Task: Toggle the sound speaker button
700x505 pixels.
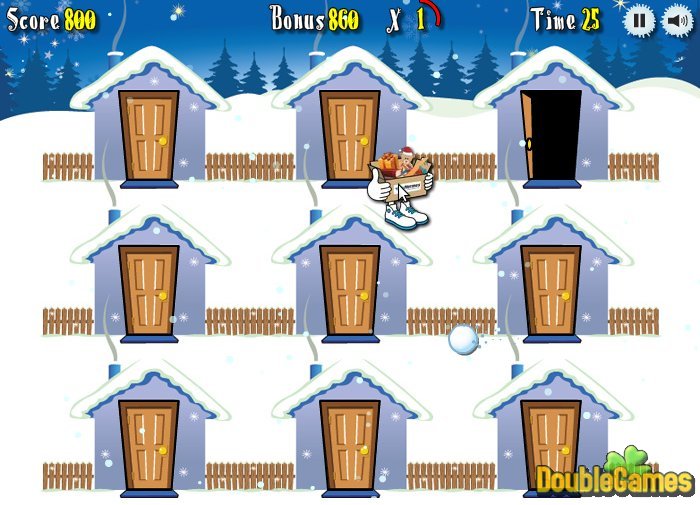Action: 673,21
